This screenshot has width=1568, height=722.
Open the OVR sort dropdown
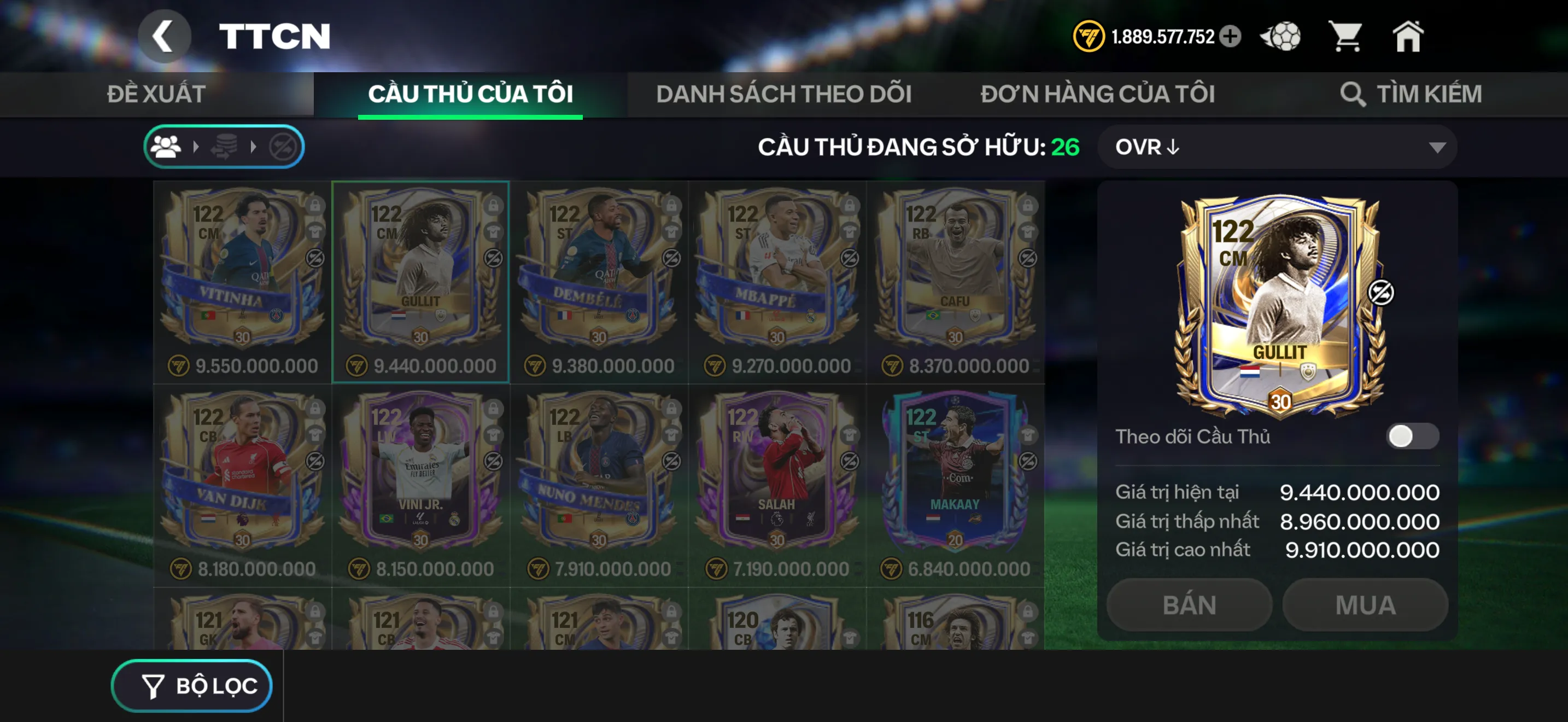click(x=1277, y=147)
